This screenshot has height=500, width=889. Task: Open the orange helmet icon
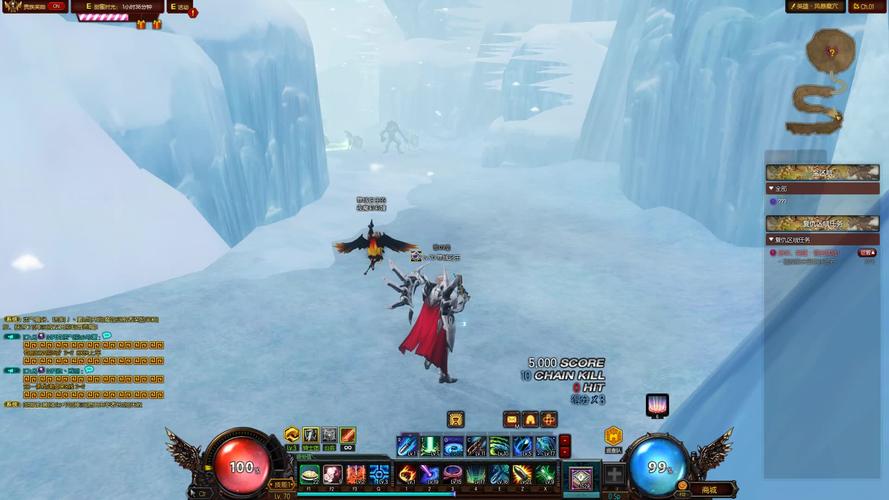[530, 420]
